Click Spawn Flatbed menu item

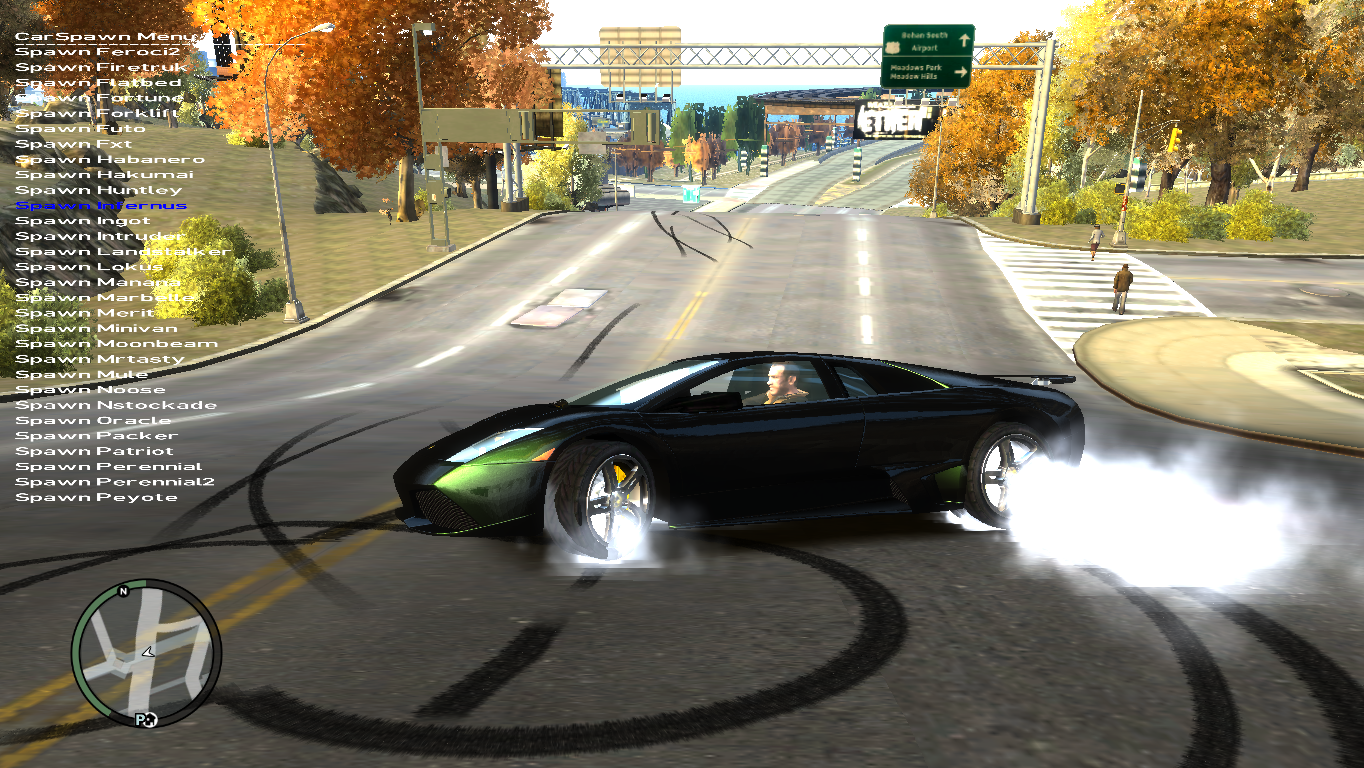(x=98, y=83)
